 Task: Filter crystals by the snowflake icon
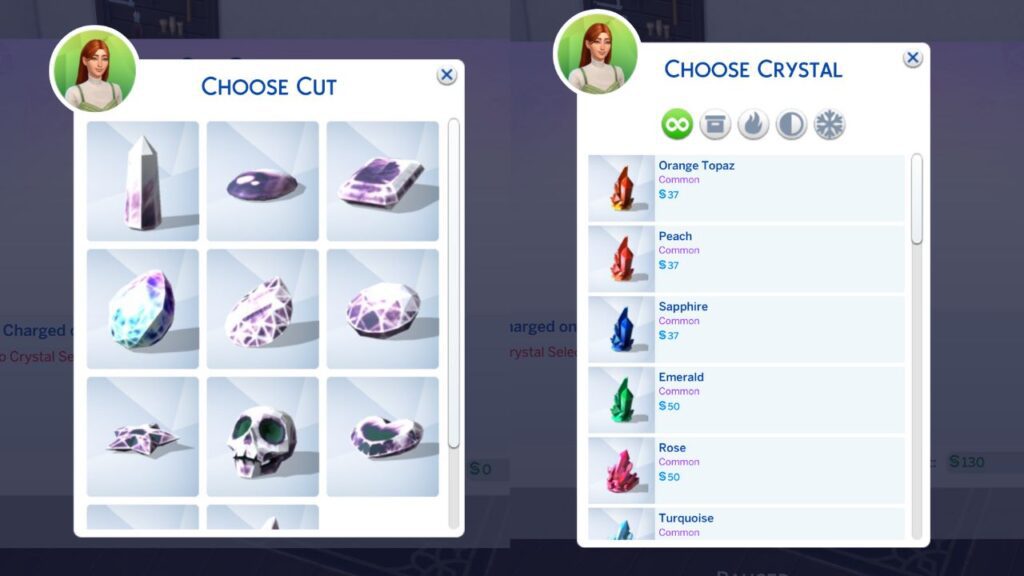coord(829,125)
